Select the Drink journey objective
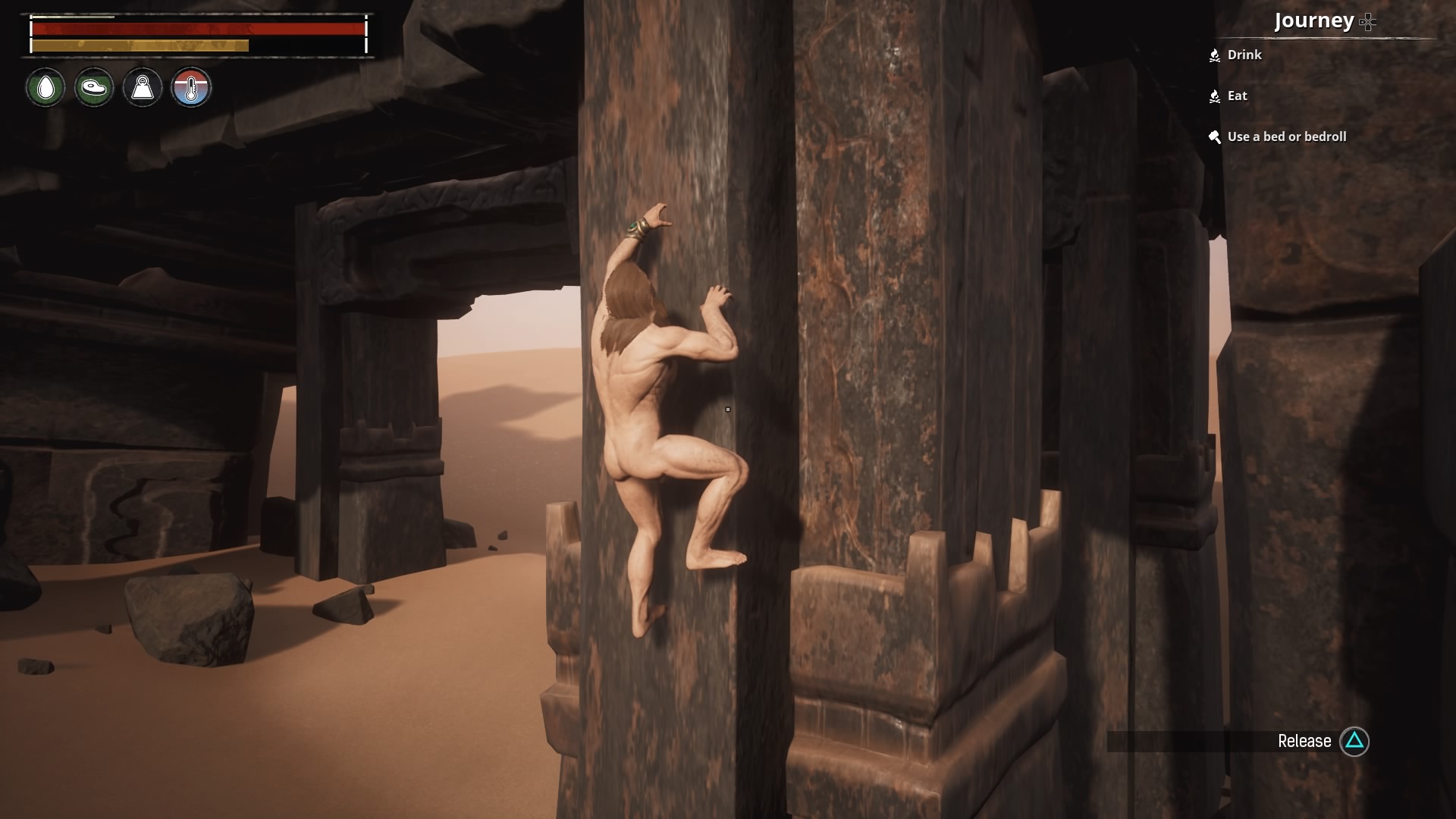This screenshot has height=819, width=1456. click(x=1244, y=55)
